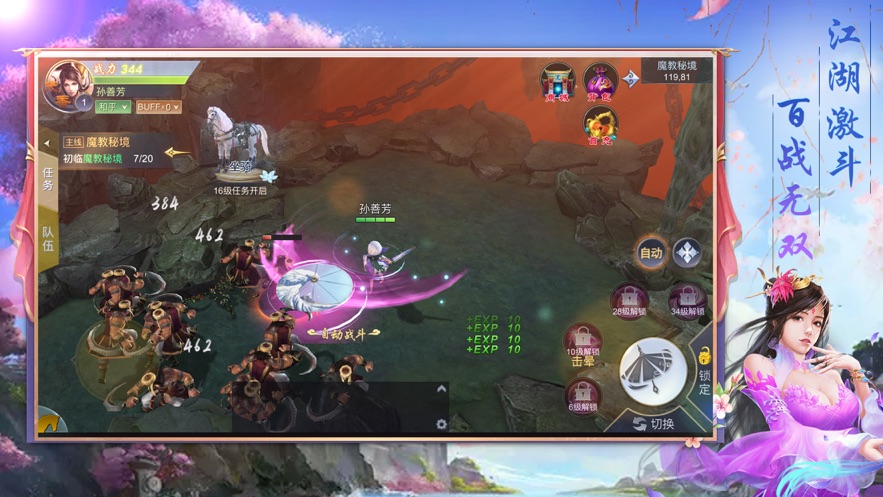Open the 背包 purple bag inventory

pos(600,82)
